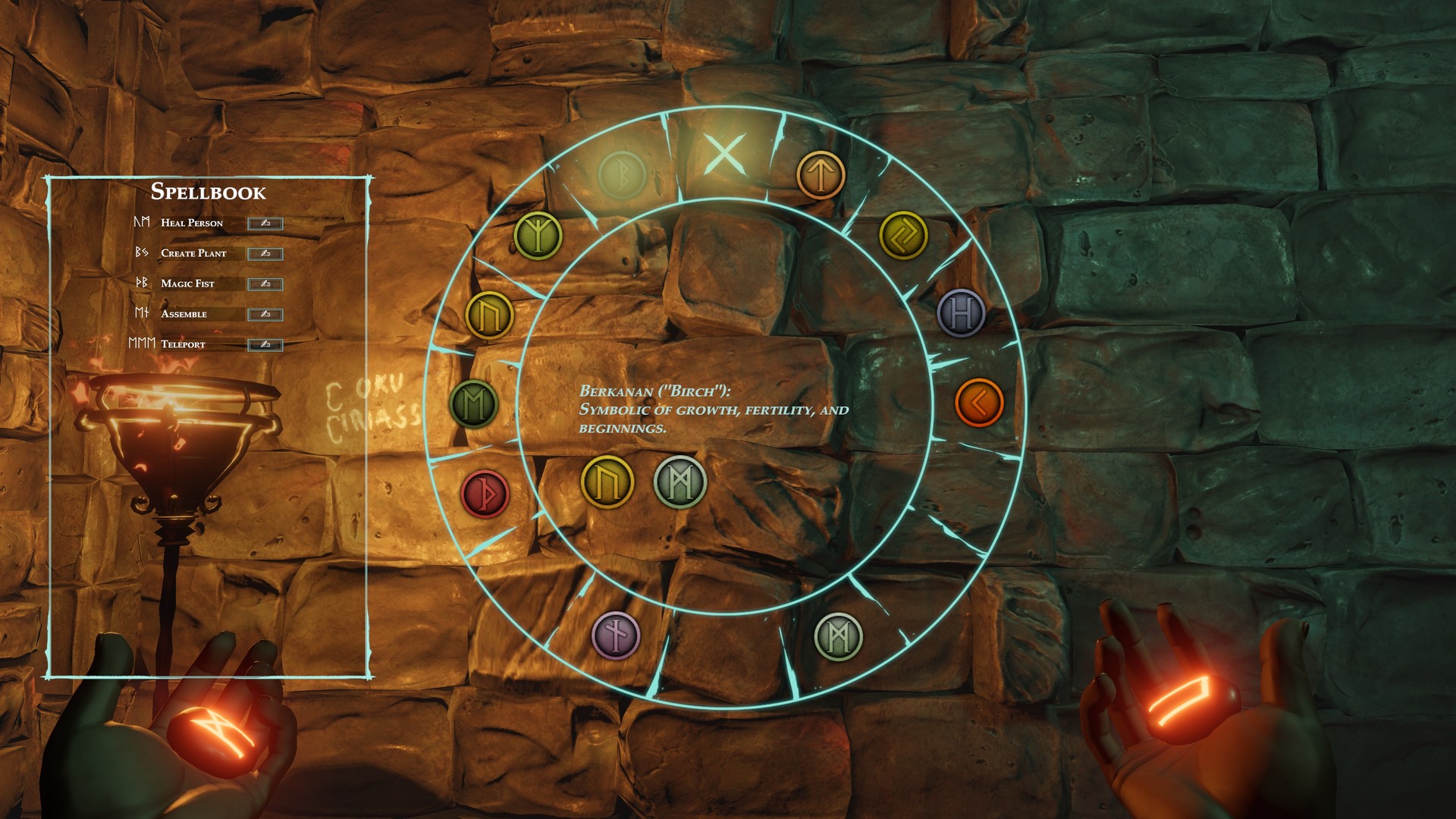Edit the Magic Fist spell entry
This screenshot has height=819, width=1456.
coord(265,283)
